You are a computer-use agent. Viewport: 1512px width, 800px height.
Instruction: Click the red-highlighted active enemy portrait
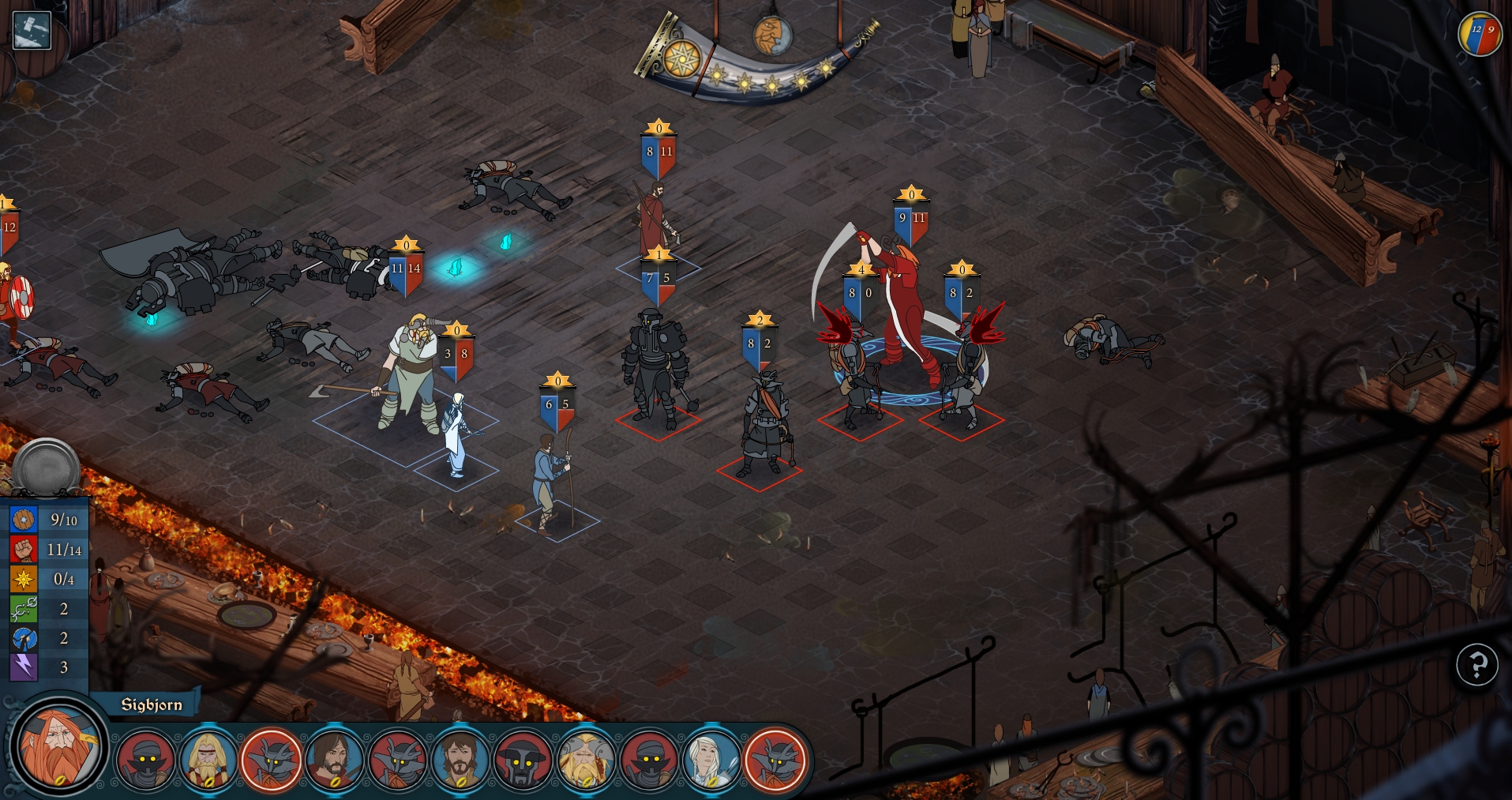273,761
